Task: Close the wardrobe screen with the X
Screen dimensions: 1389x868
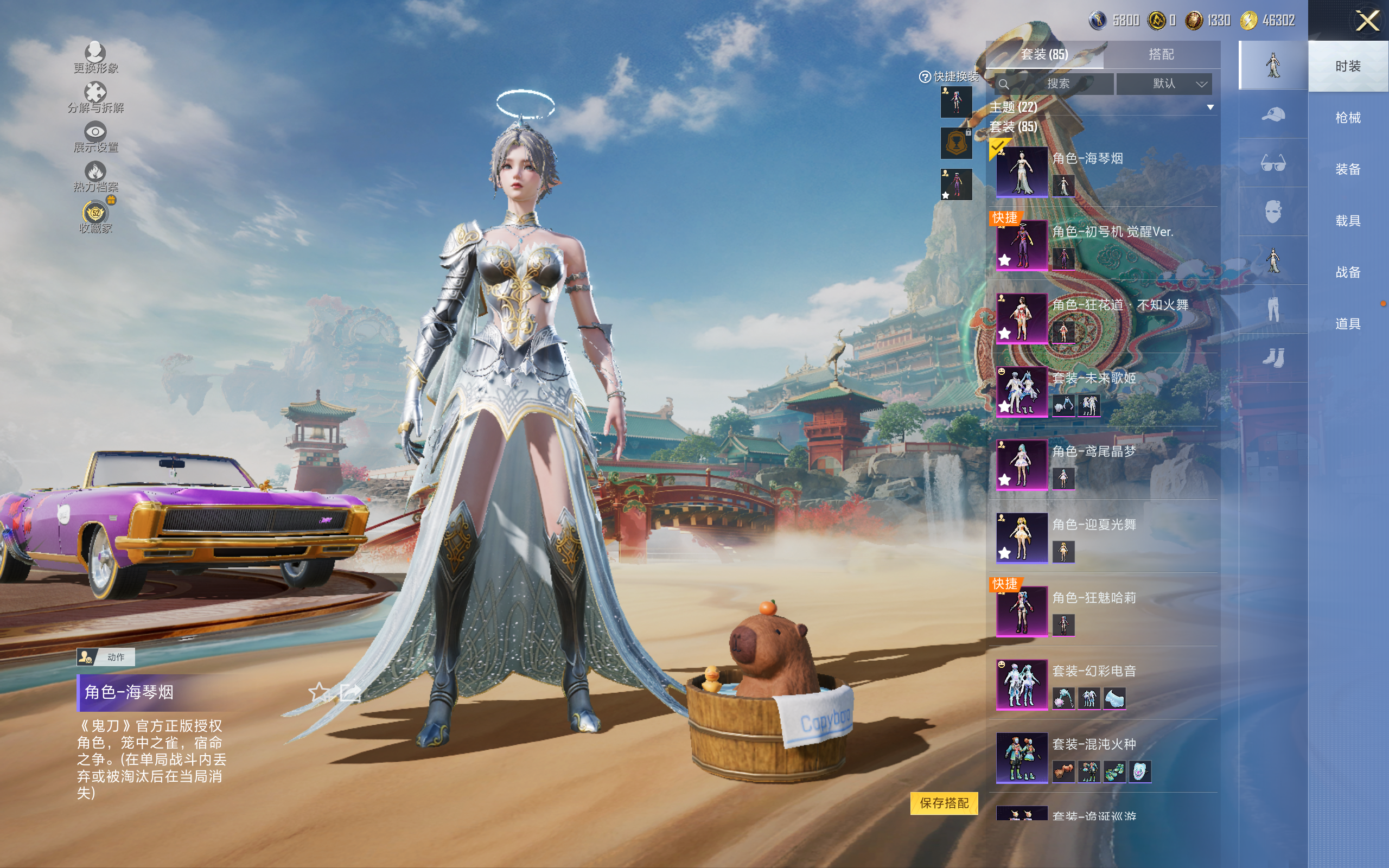Action: (1367, 21)
